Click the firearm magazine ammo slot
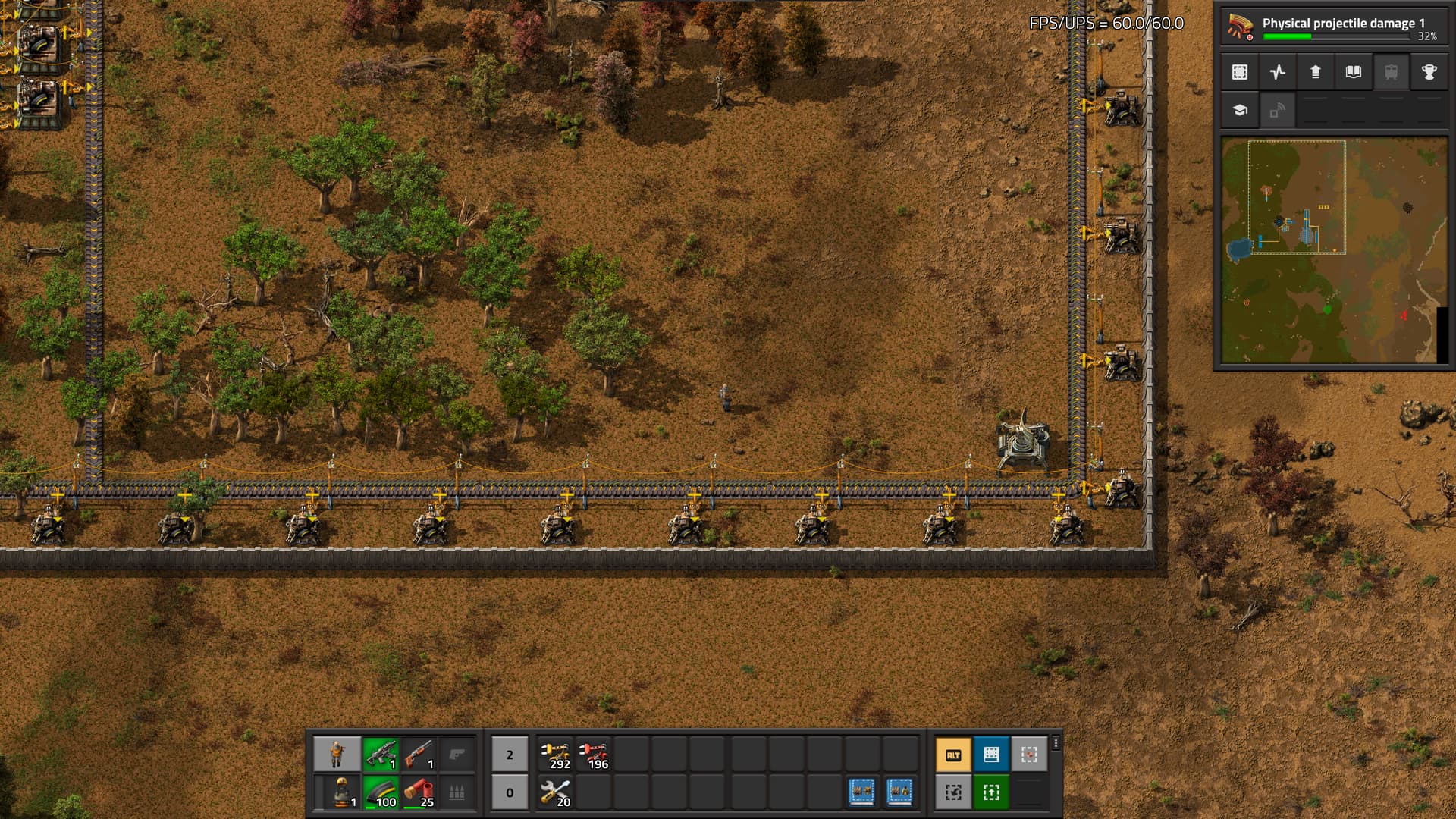This screenshot has width=1456, height=819. click(381, 792)
